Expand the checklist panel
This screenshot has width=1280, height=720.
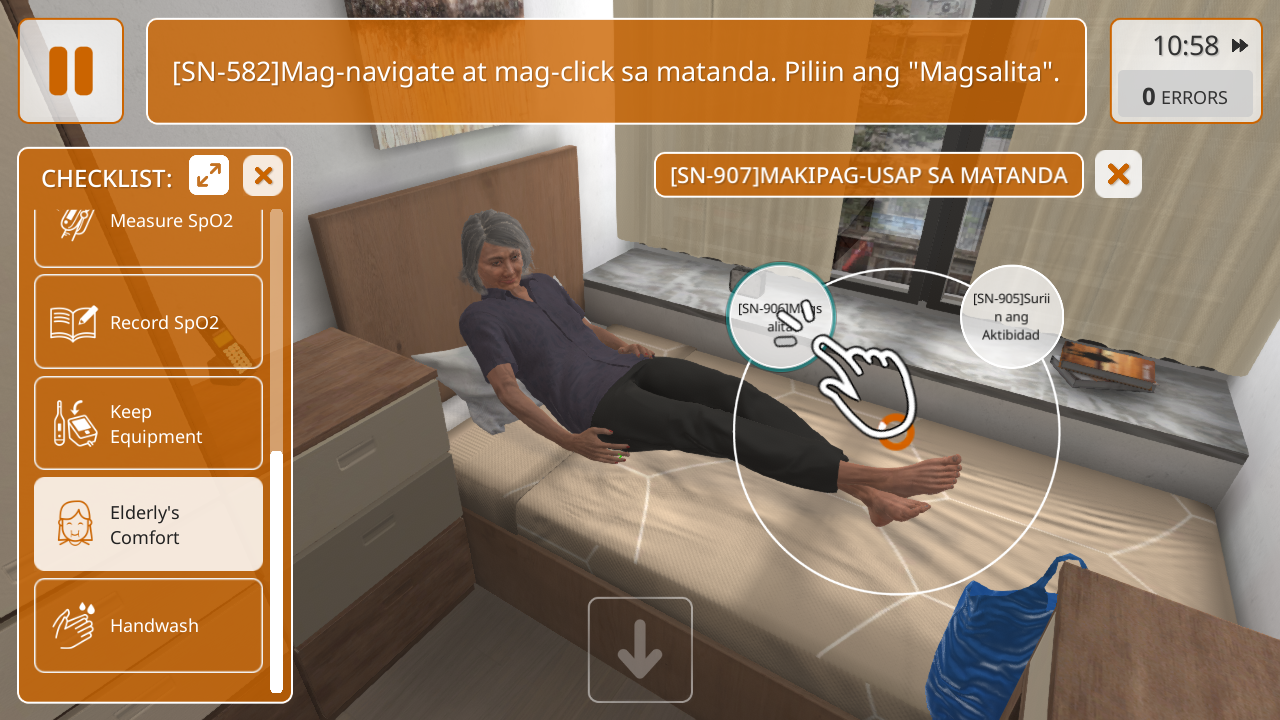[x=209, y=176]
